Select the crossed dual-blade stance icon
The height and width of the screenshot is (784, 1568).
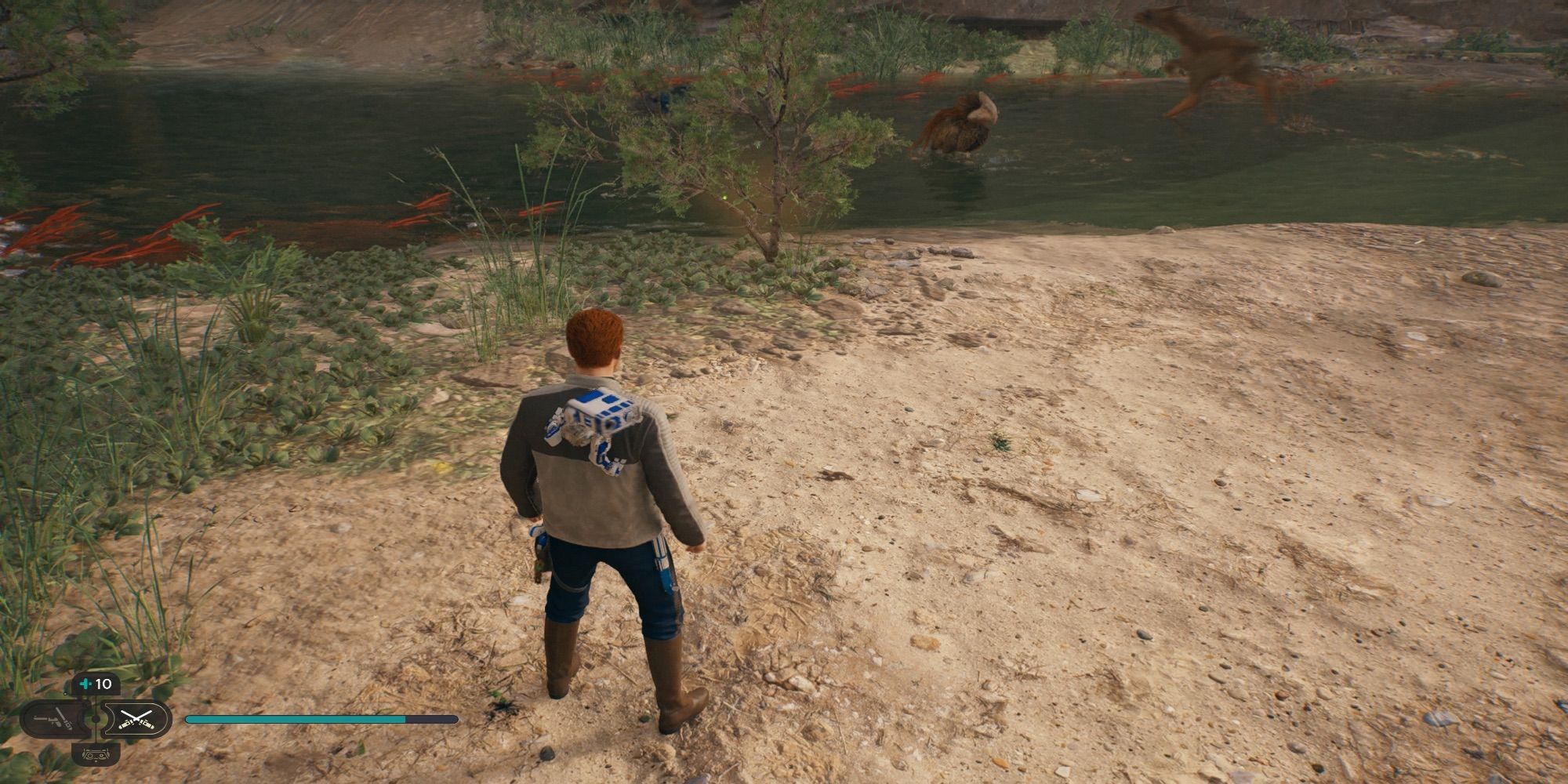click(137, 719)
